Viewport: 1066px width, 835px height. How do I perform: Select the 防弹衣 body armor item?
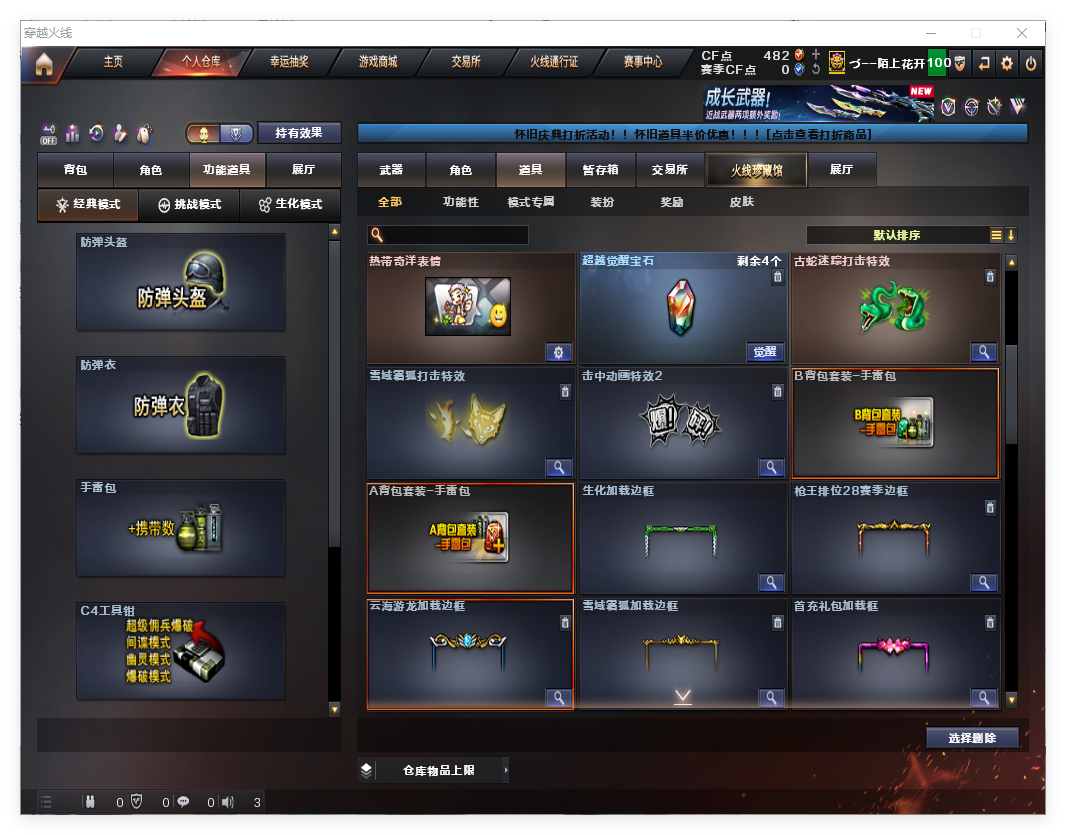[x=181, y=406]
